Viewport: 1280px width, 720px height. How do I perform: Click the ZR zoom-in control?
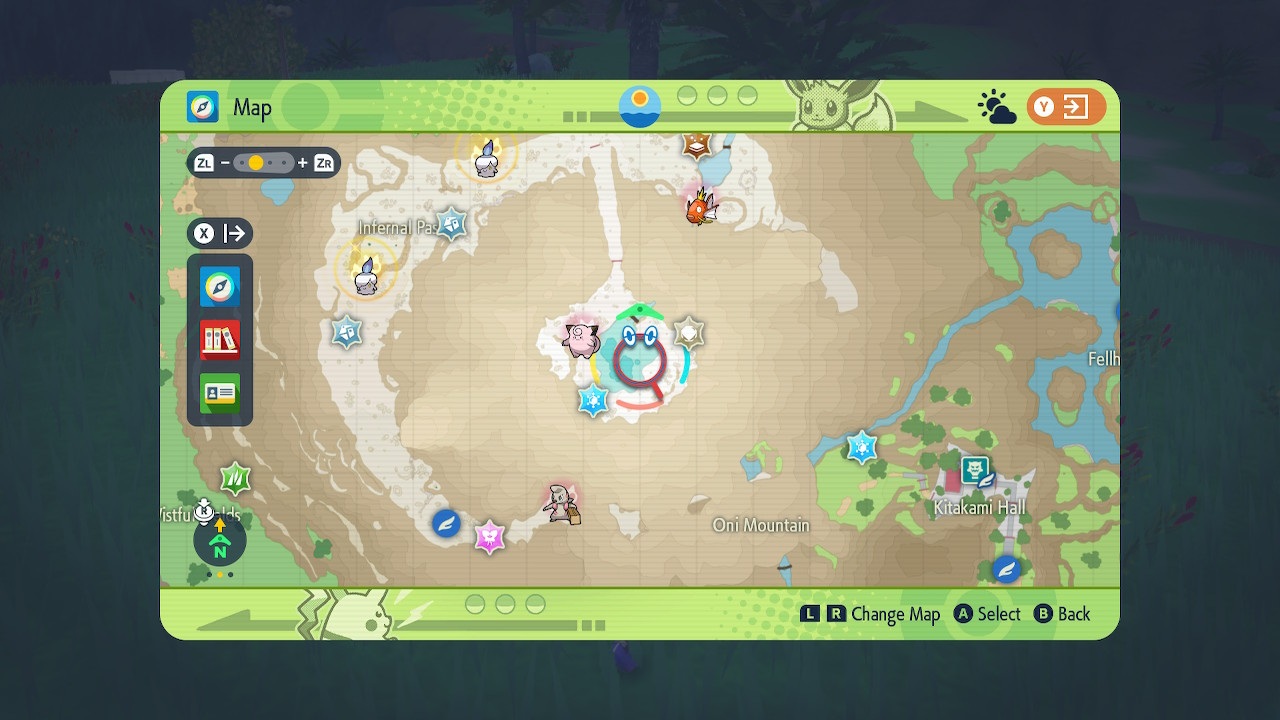click(321, 162)
